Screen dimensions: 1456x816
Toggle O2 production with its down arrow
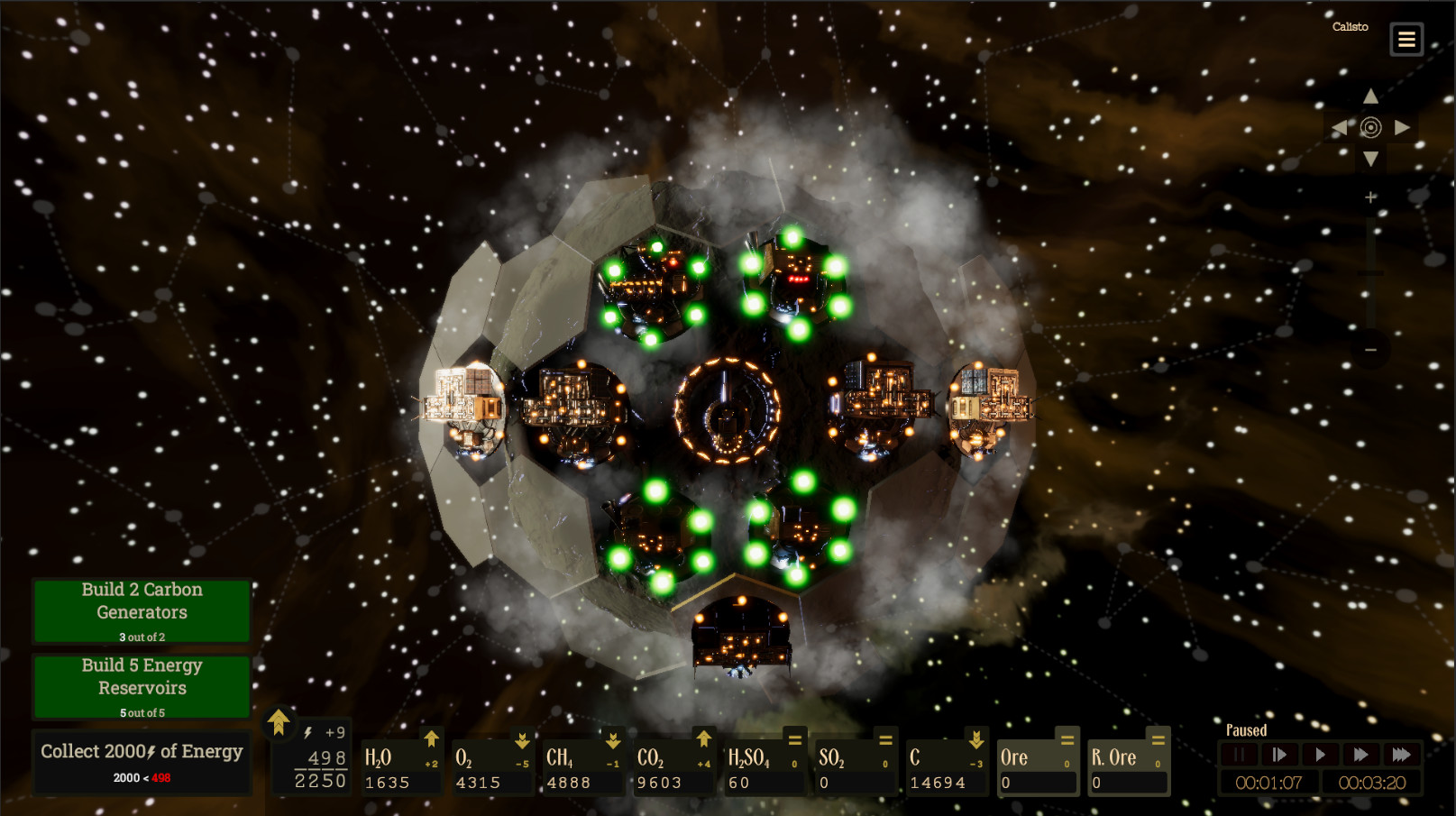click(x=523, y=741)
